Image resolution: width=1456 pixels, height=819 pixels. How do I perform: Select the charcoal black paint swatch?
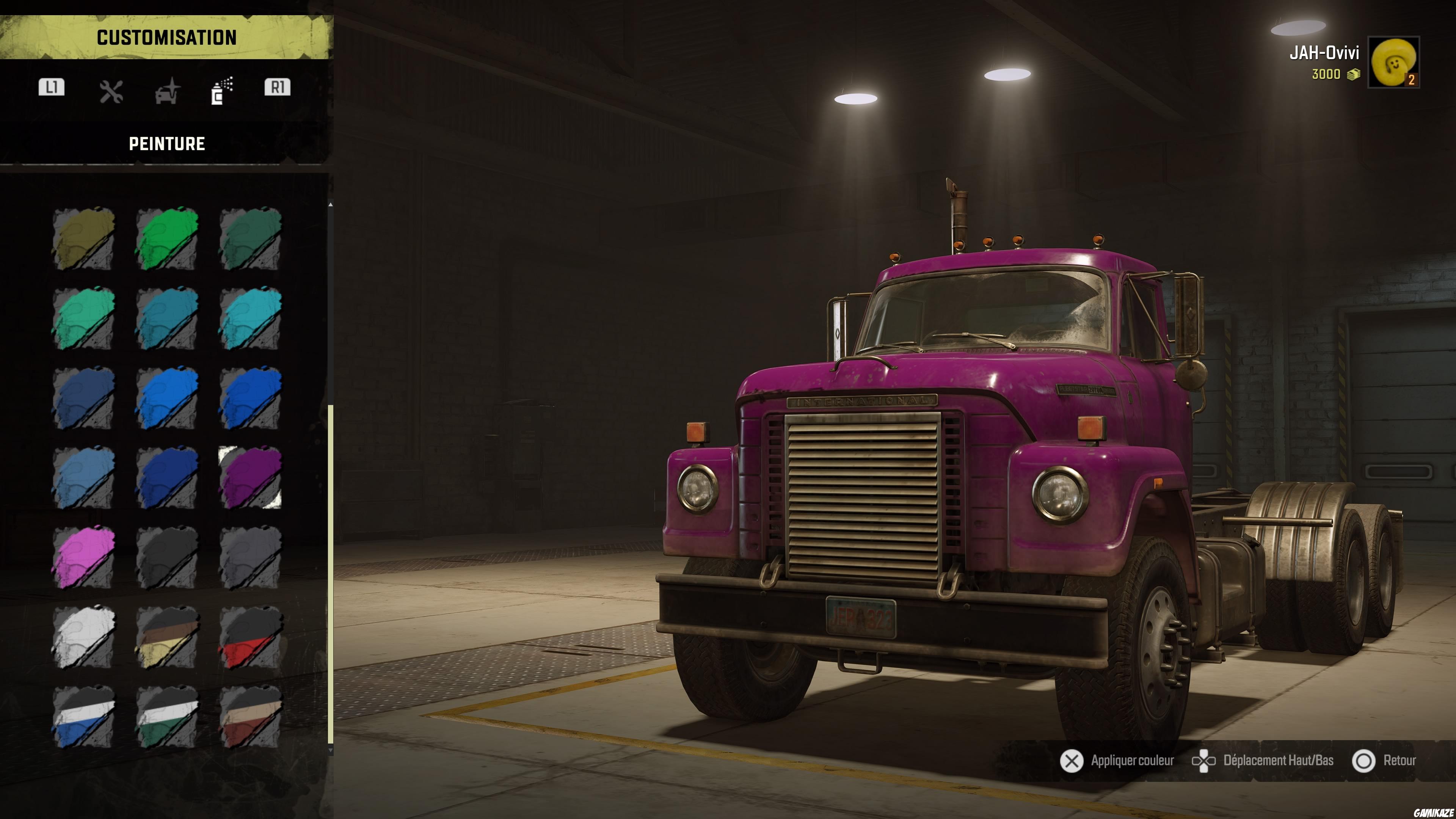click(167, 557)
